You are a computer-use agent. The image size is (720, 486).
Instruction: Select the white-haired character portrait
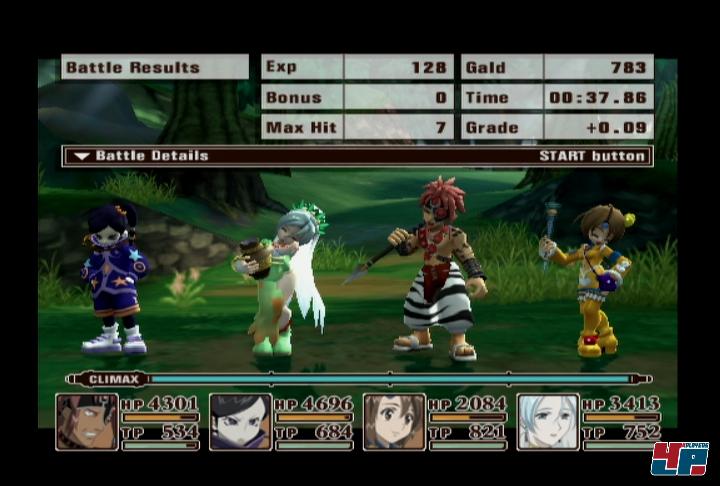(548, 421)
